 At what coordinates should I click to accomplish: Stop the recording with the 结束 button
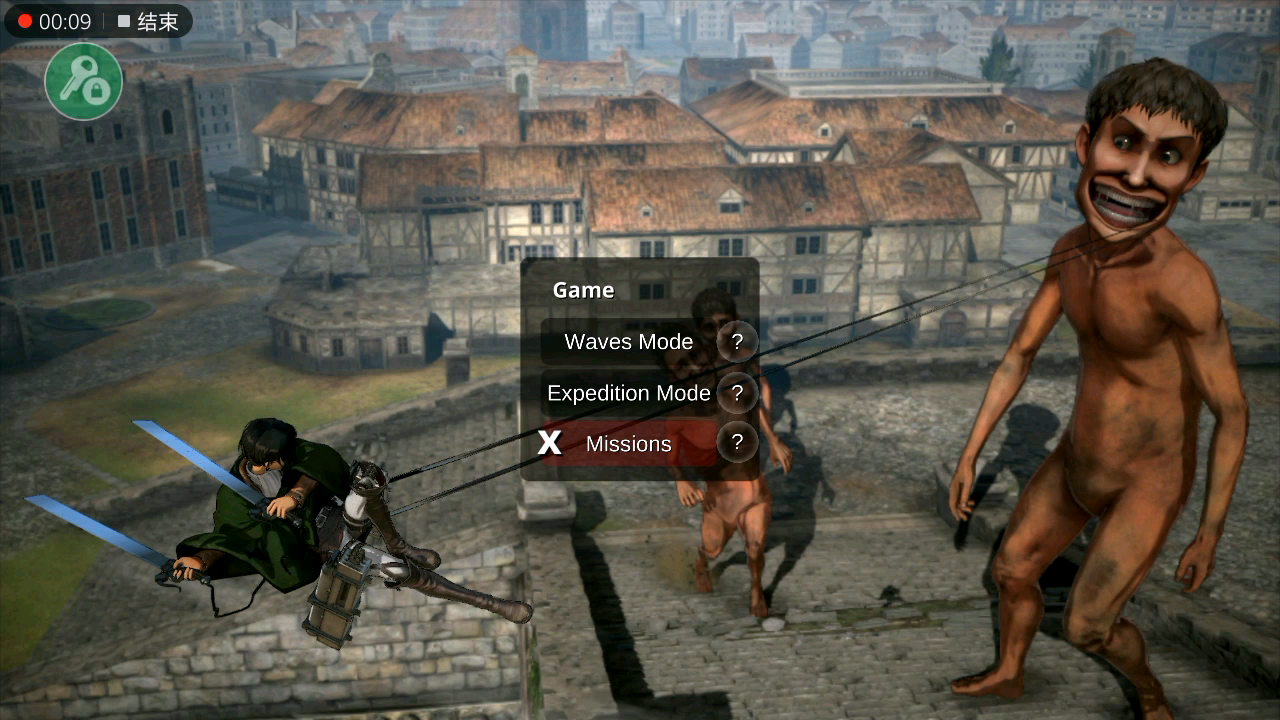(x=148, y=22)
